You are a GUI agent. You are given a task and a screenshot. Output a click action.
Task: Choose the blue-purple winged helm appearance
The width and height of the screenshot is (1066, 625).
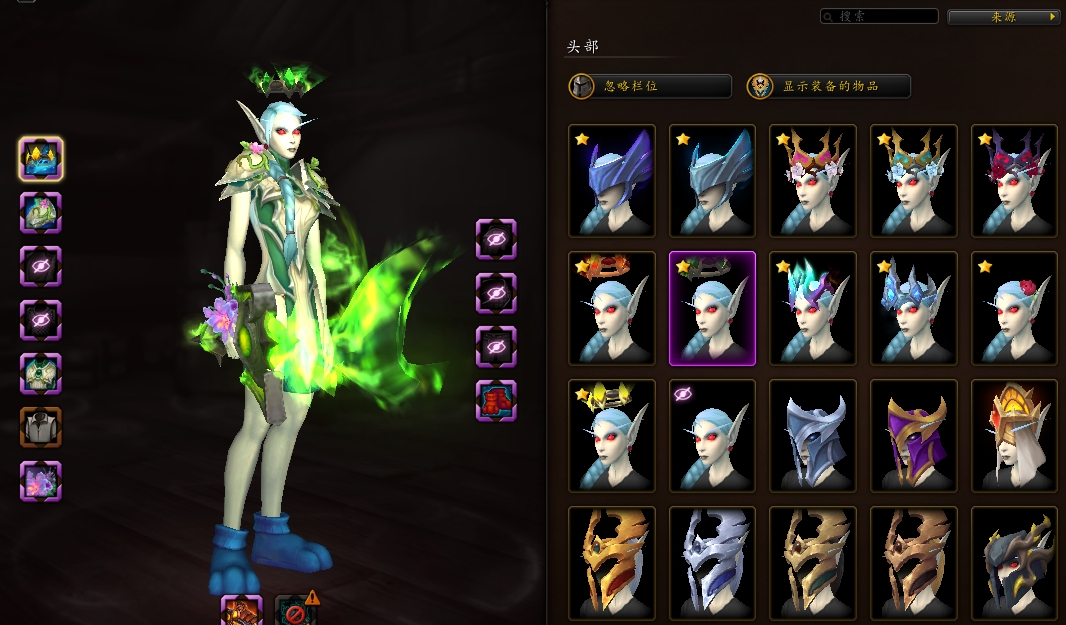(x=612, y=181)
